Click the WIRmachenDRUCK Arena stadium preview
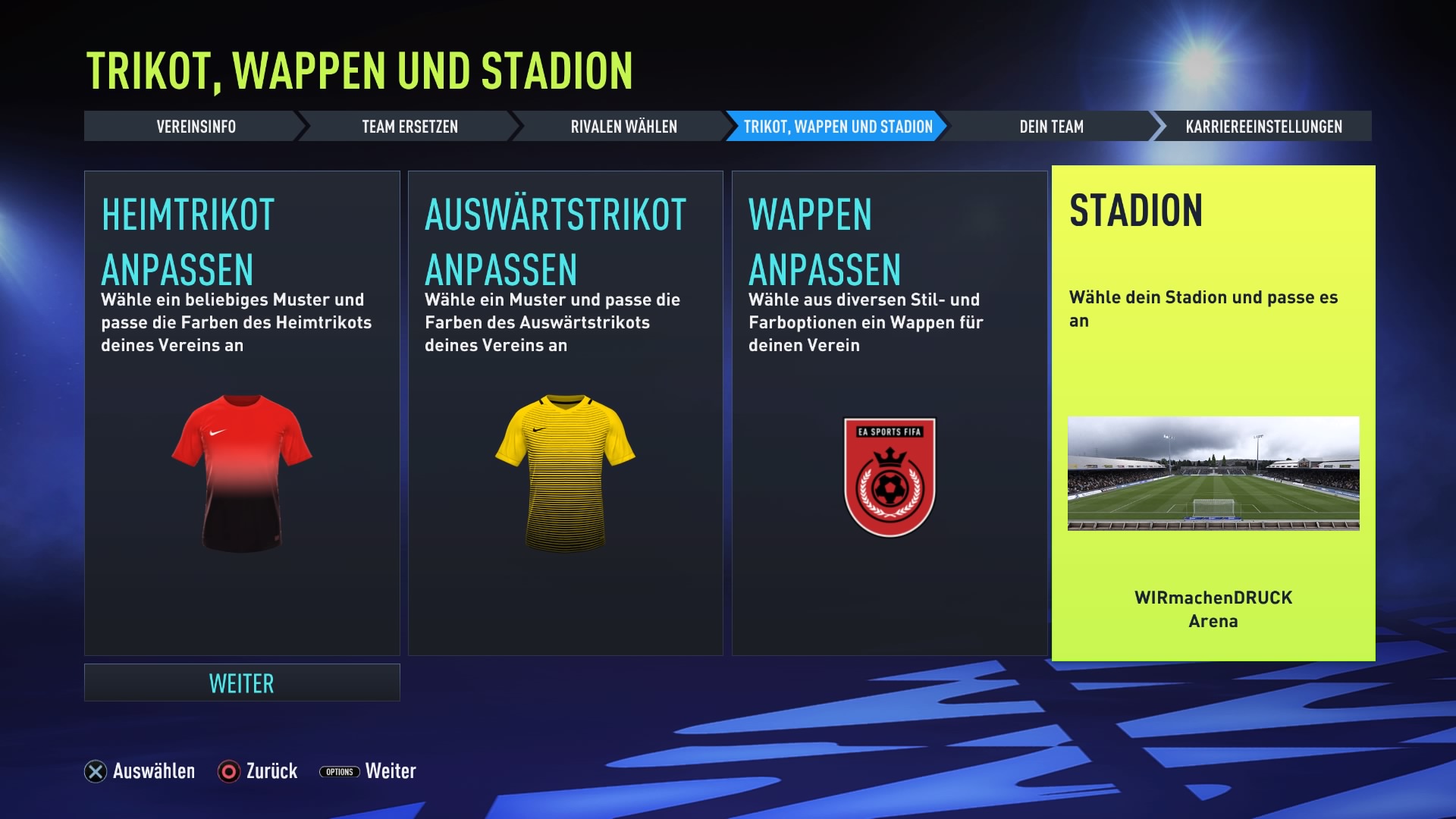Viewport: 1456px width, 819px height. pyautogui.click(x=1213, y=473)
